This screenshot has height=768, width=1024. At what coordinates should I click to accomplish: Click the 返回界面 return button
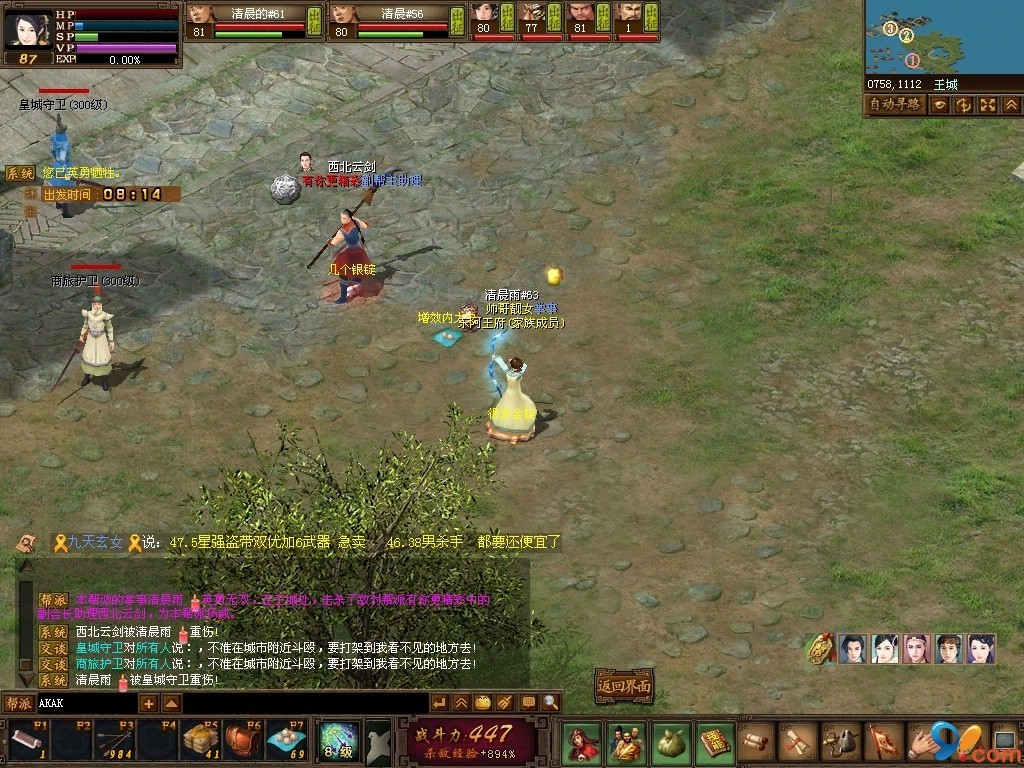(624, 686)
